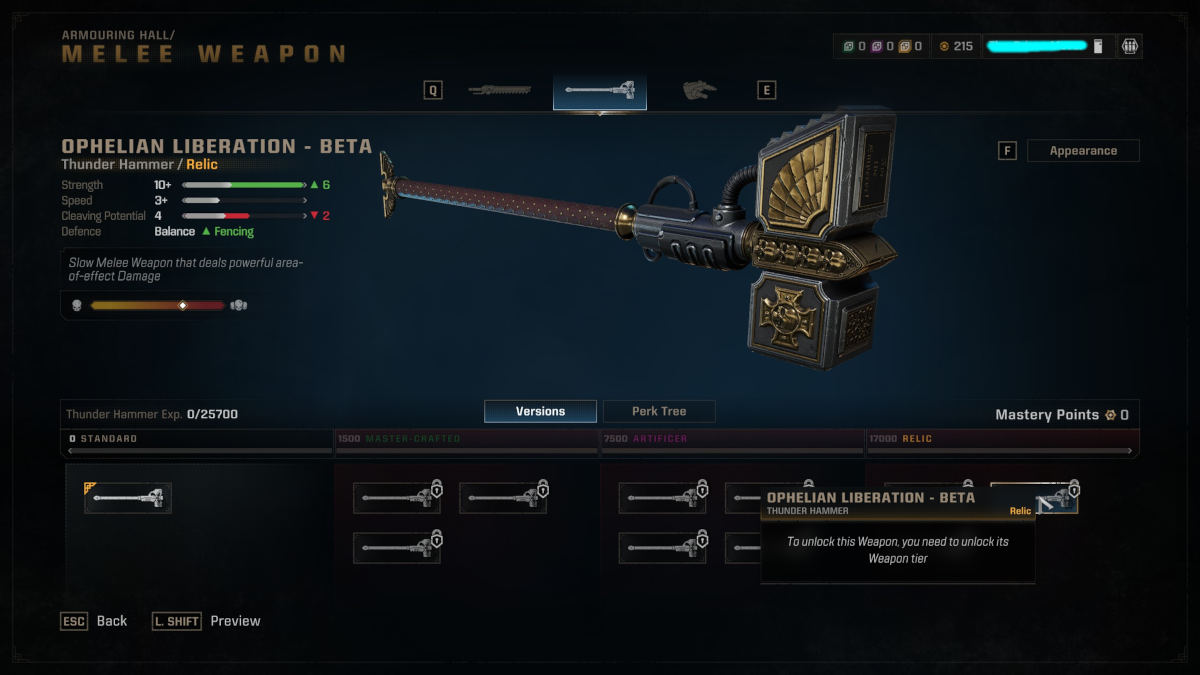Select the Standard tier Thunder Hammer
This screenshot has width=1200, height=675.
pos(128,497)
